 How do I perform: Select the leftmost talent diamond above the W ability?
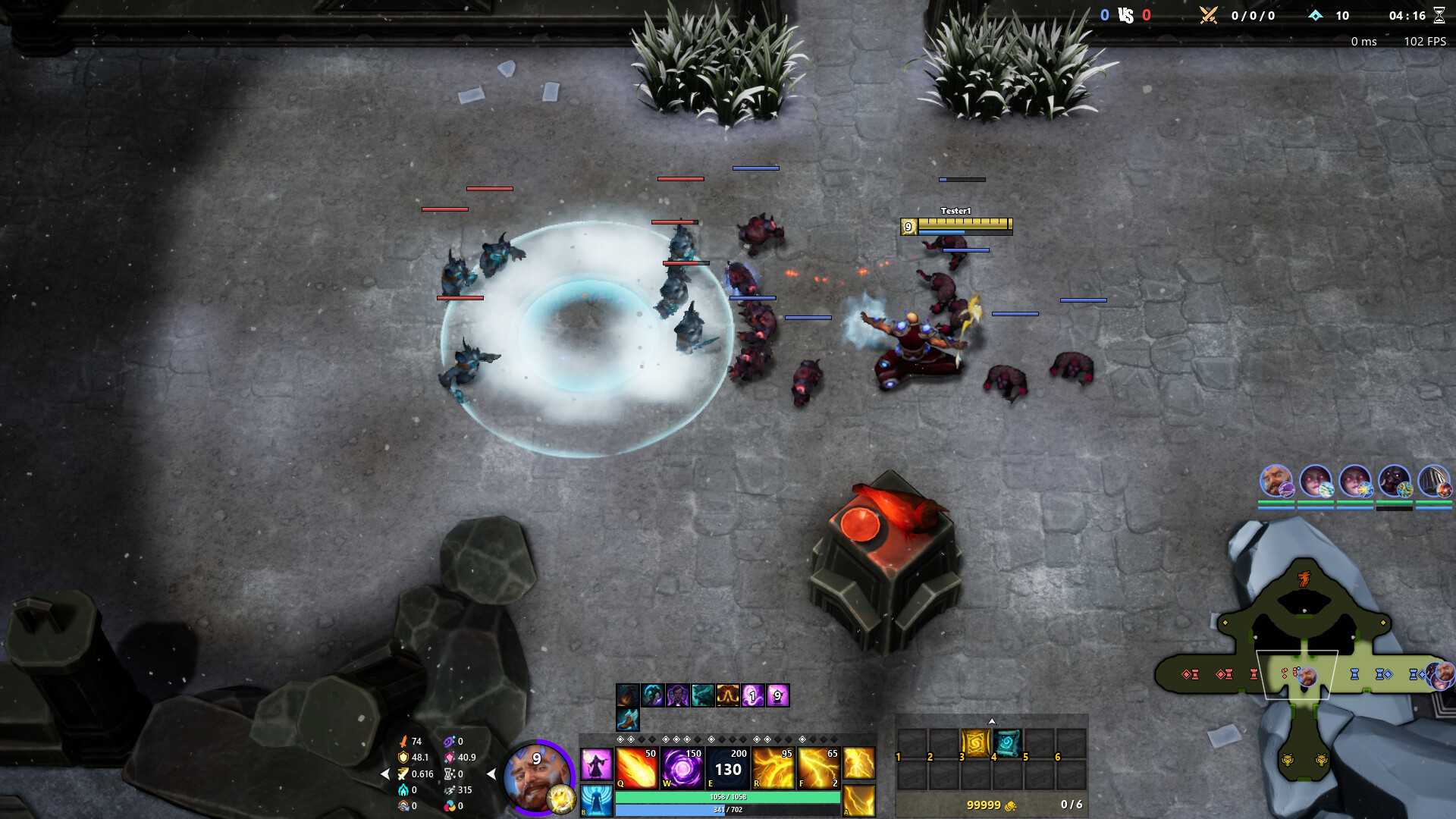tap(666, 739)
